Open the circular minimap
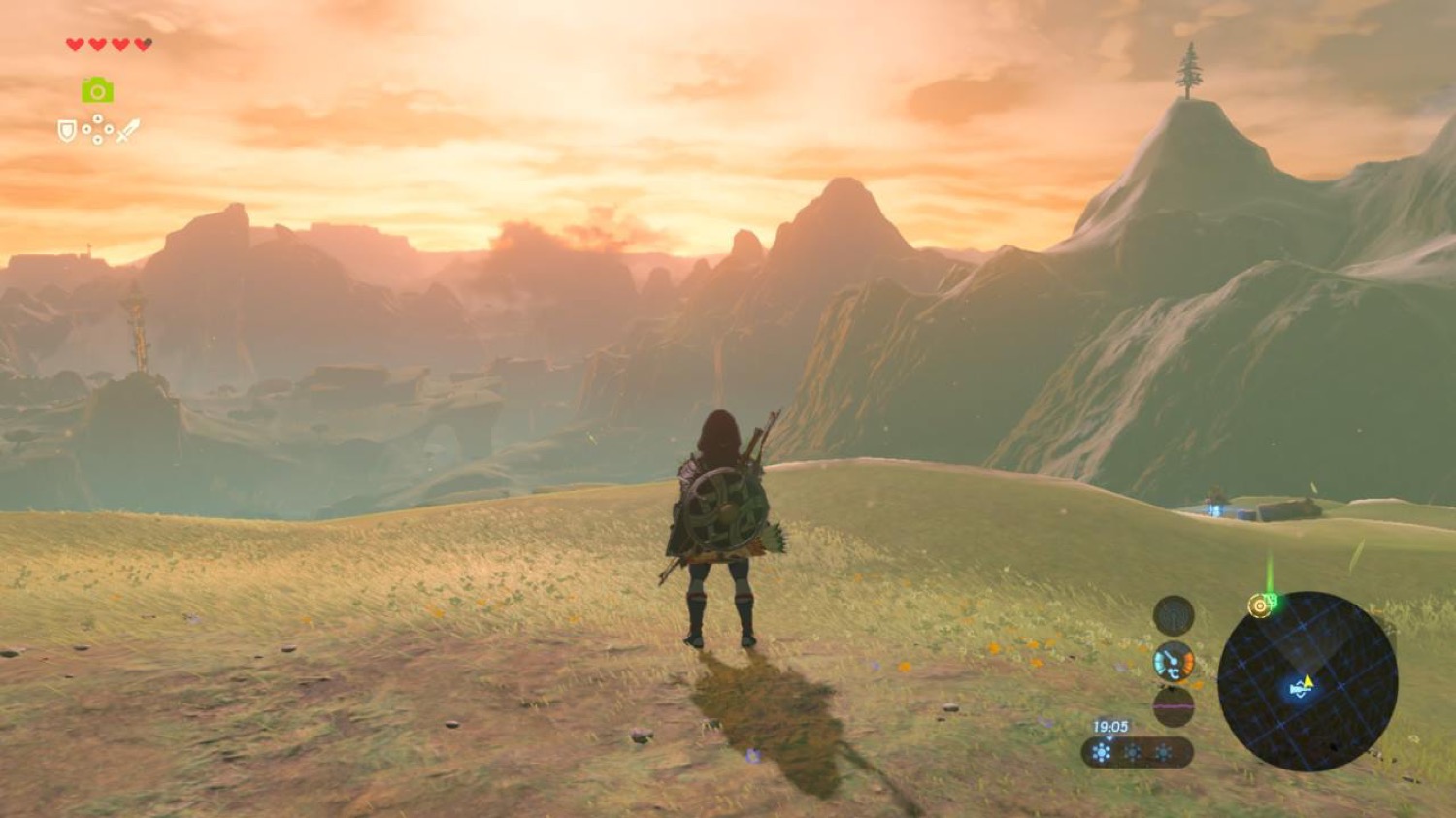Viewport: 1456px width, 818px height. pyautogui.click(x=1307, y=681)
